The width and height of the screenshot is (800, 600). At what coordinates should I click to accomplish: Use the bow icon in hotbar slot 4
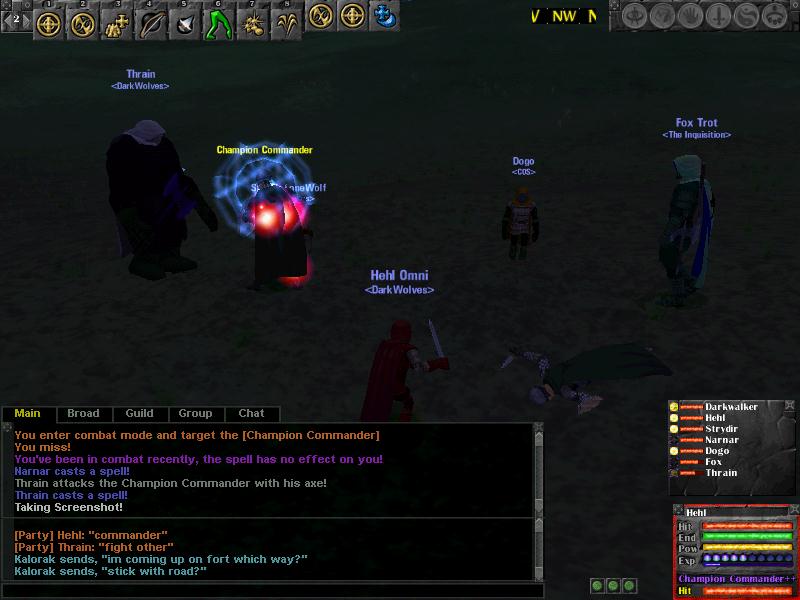pos(151,22)
